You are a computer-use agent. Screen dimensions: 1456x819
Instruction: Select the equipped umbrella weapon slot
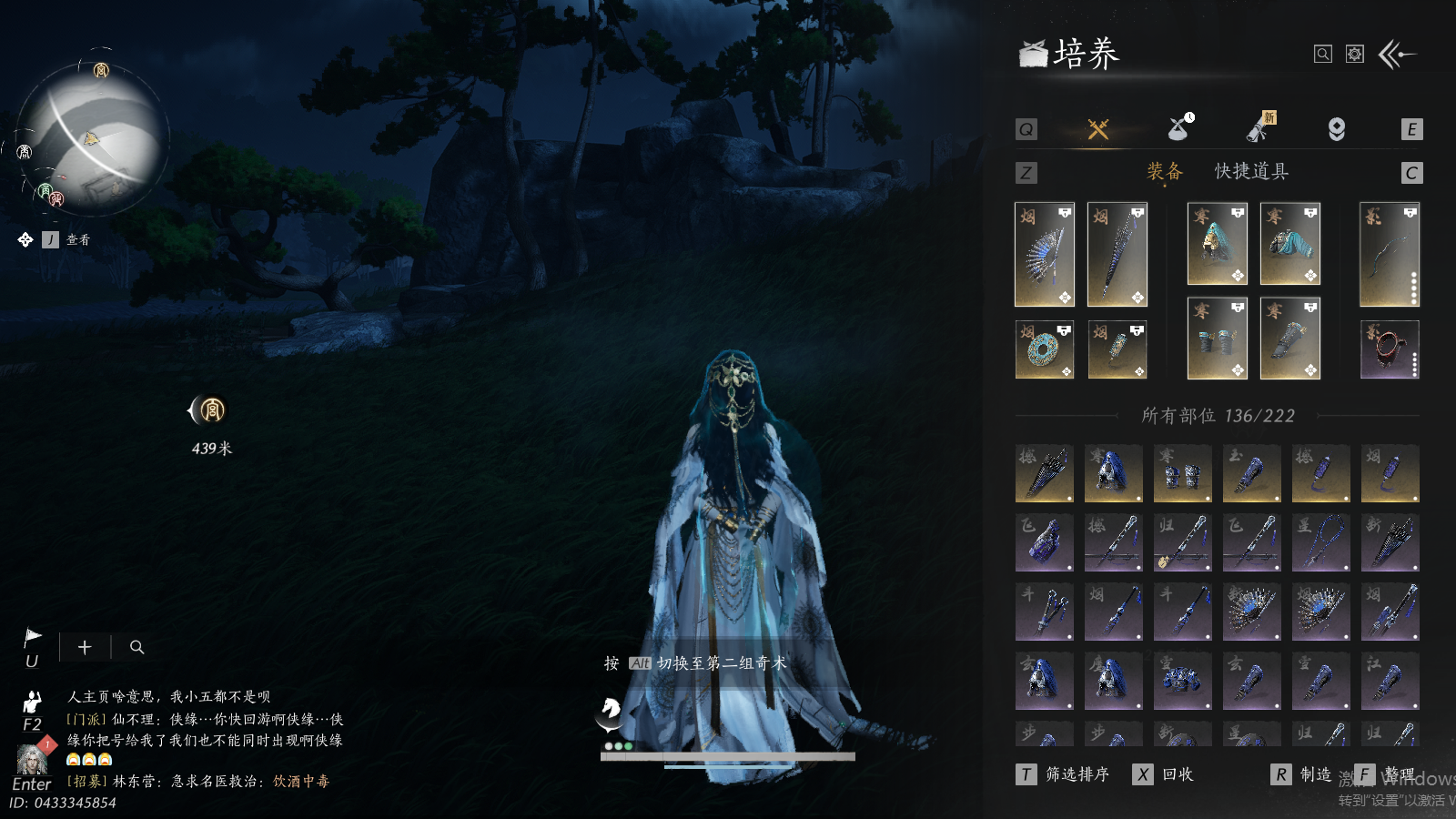click(1117, 255)
